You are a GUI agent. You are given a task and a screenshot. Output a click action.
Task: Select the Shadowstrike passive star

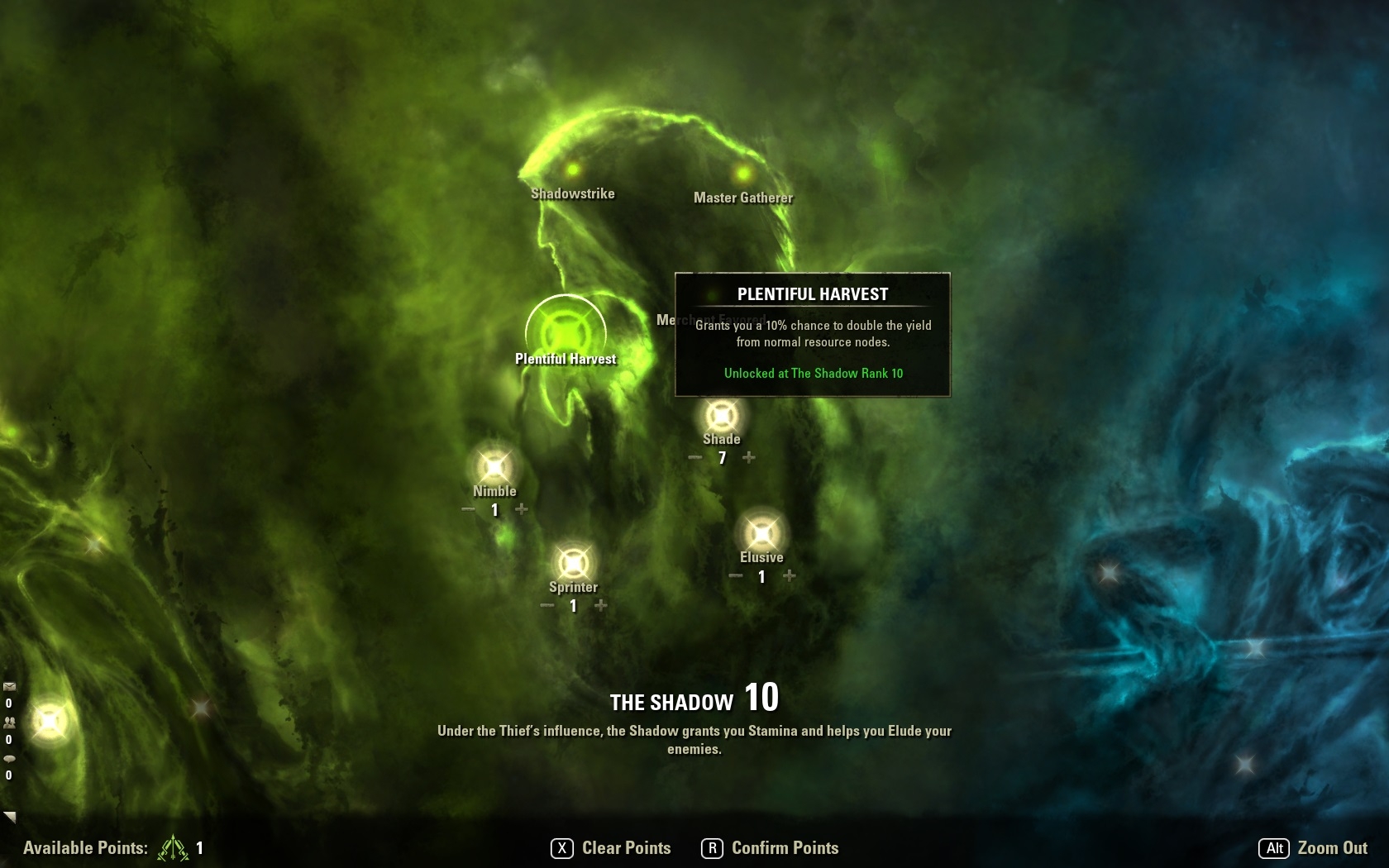[572, 170]
